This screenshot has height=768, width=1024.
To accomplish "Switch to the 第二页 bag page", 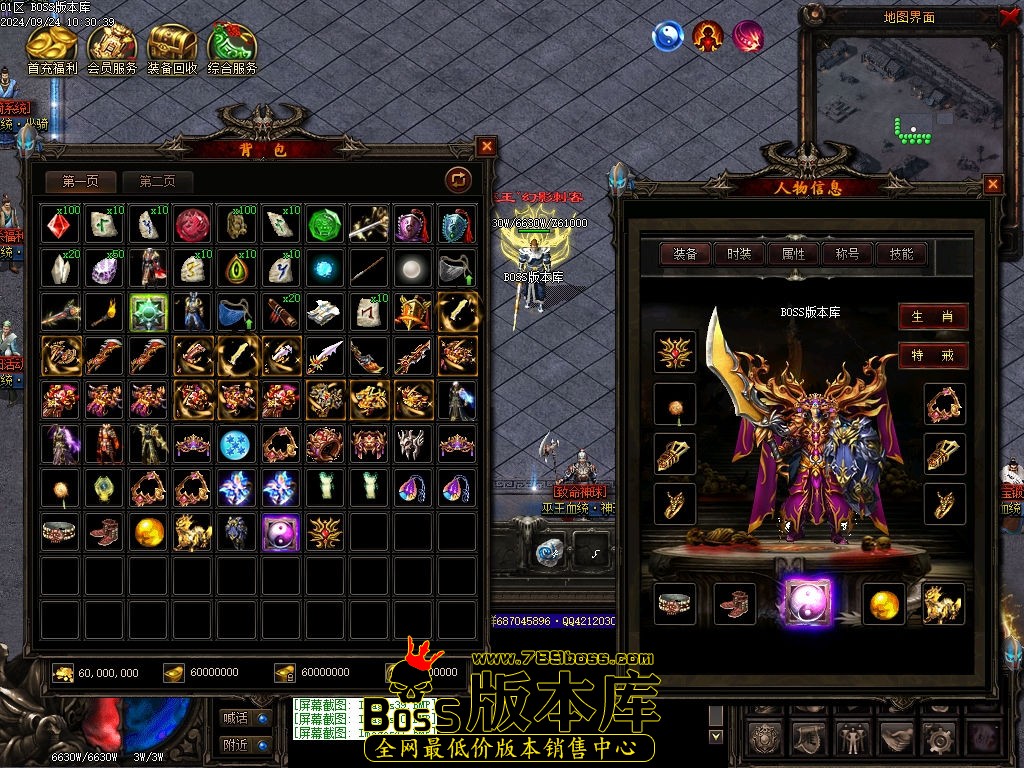I will (157, 181).
